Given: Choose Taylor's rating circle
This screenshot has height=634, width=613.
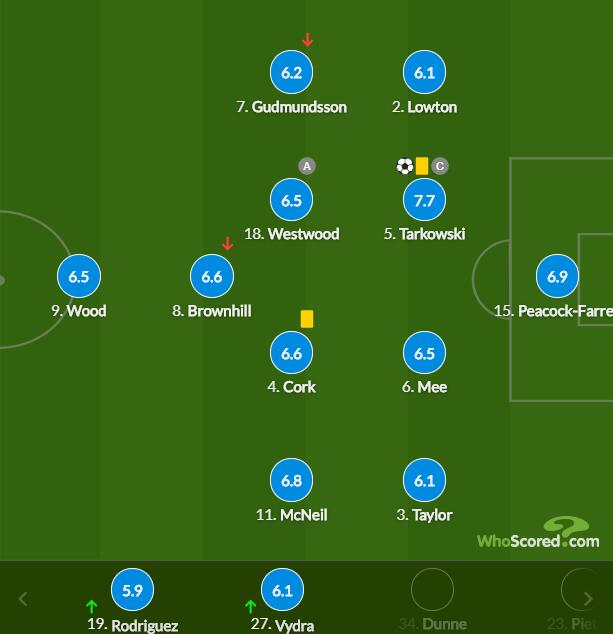Looking at the screenshot, I should point(424,481).
